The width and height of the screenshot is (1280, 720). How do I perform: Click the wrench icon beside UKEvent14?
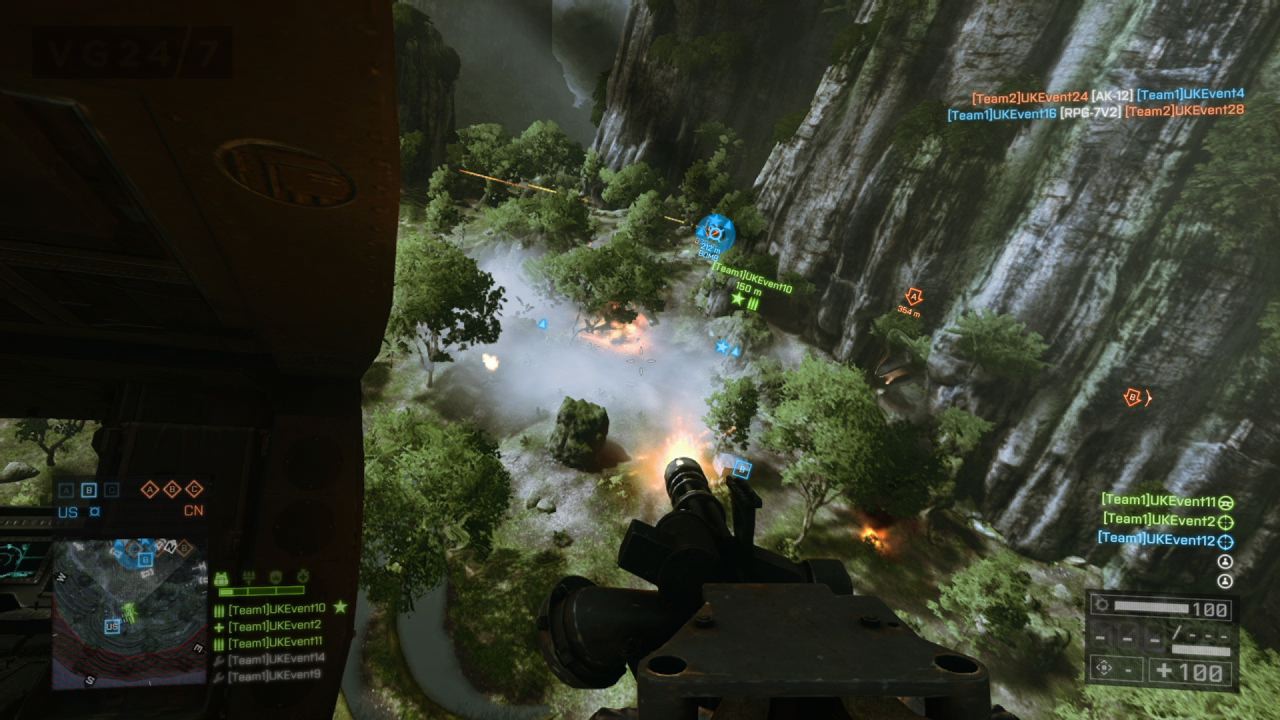(218, 659)
